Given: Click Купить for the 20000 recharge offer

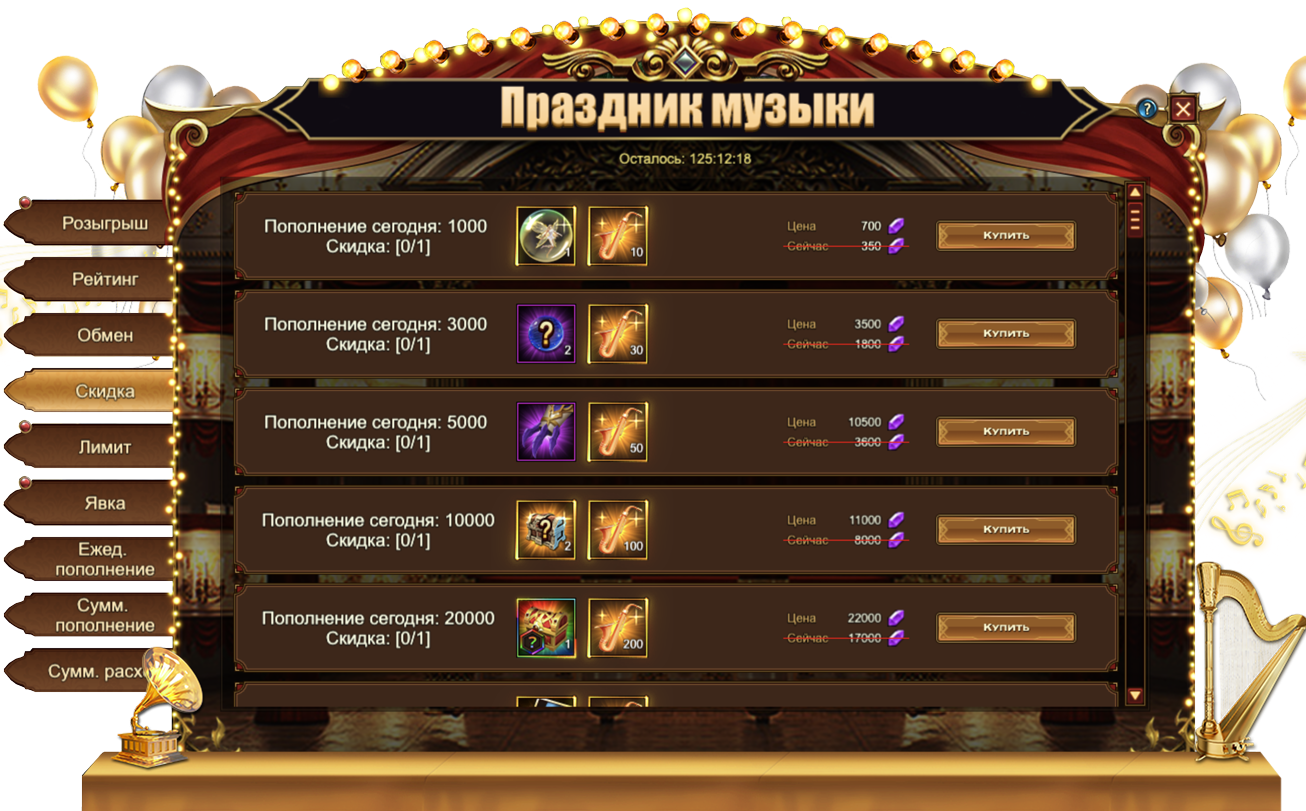Looking at the screenshot, I should pyautogui.click(x=1005, y=628).
